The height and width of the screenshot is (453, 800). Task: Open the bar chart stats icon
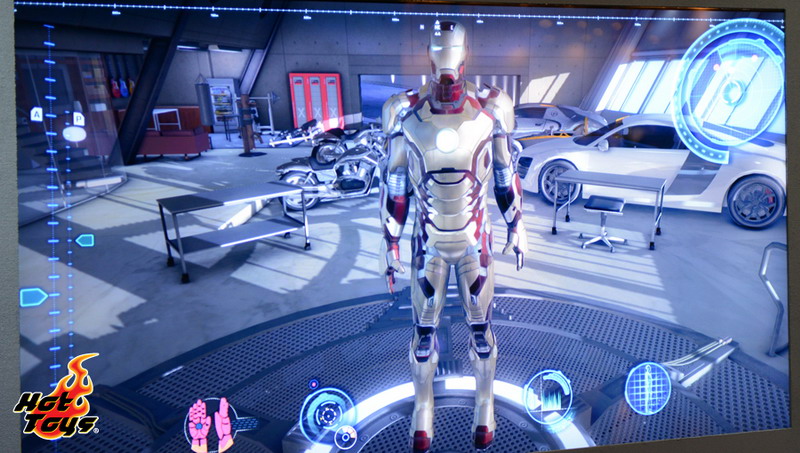coord(548,394)
